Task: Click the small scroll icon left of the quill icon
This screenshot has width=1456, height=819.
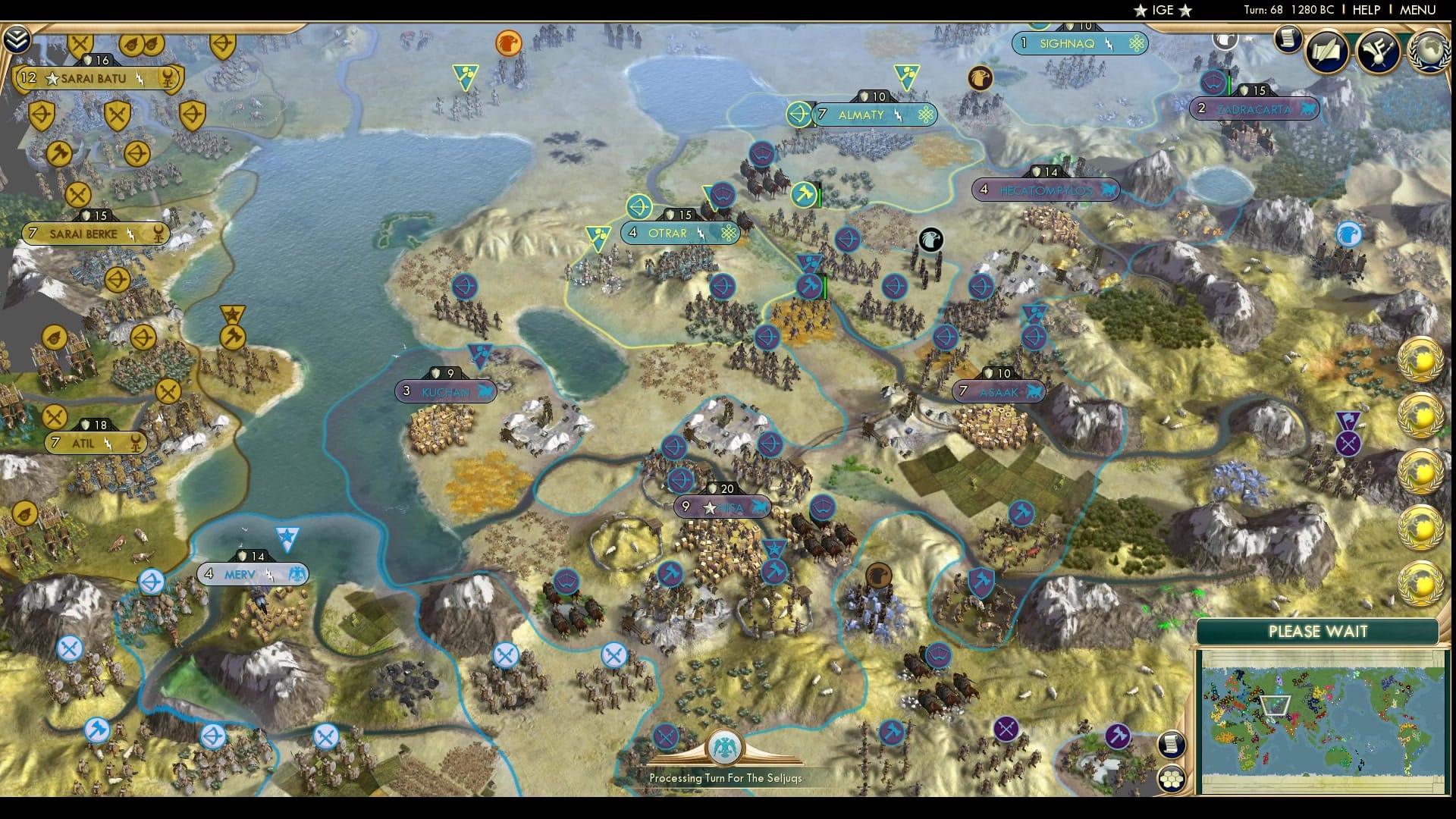Action: click(x=1287, y=39)
